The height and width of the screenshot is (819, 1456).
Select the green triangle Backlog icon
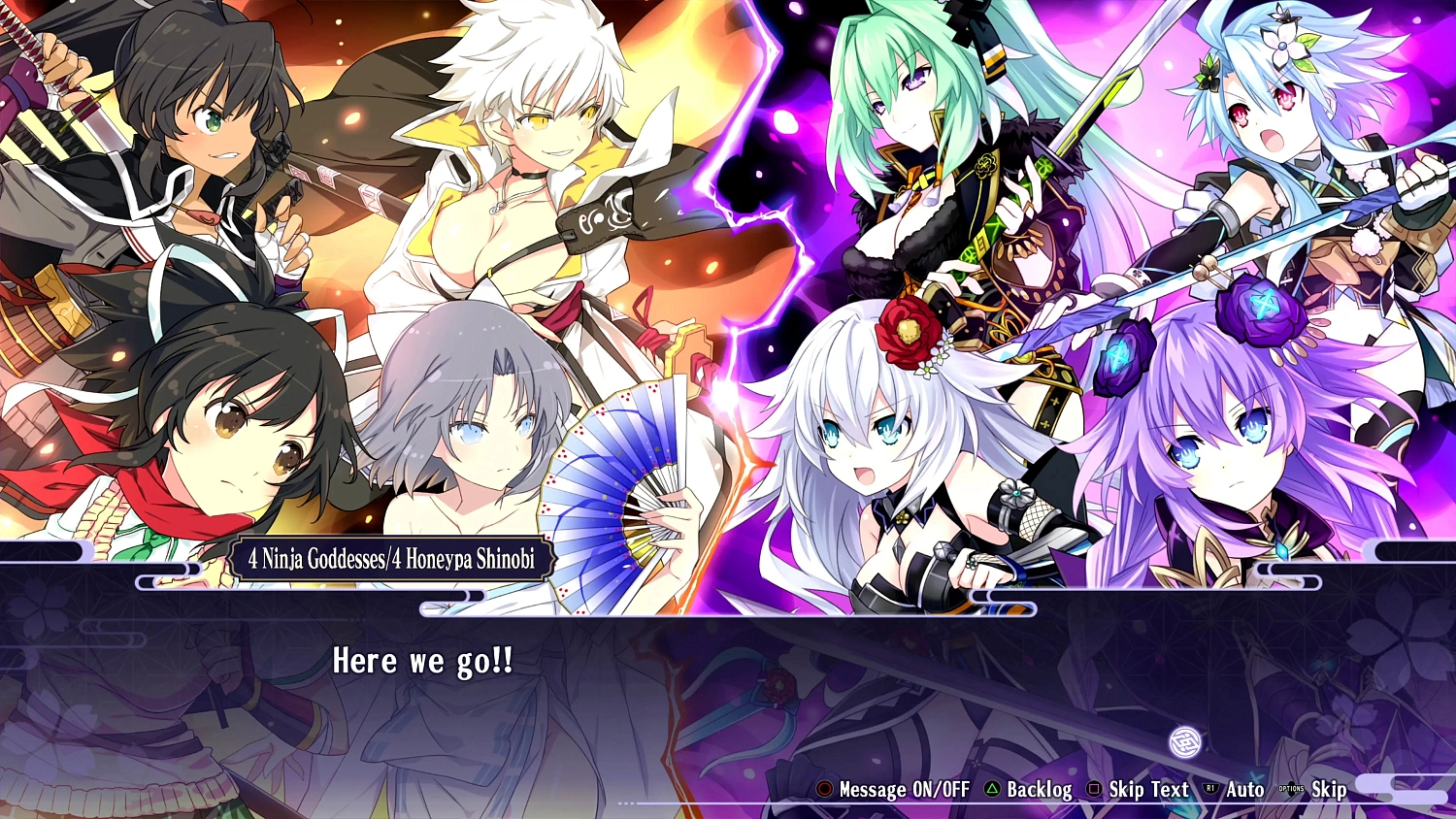pyautogui.click(x=992, y=789)
